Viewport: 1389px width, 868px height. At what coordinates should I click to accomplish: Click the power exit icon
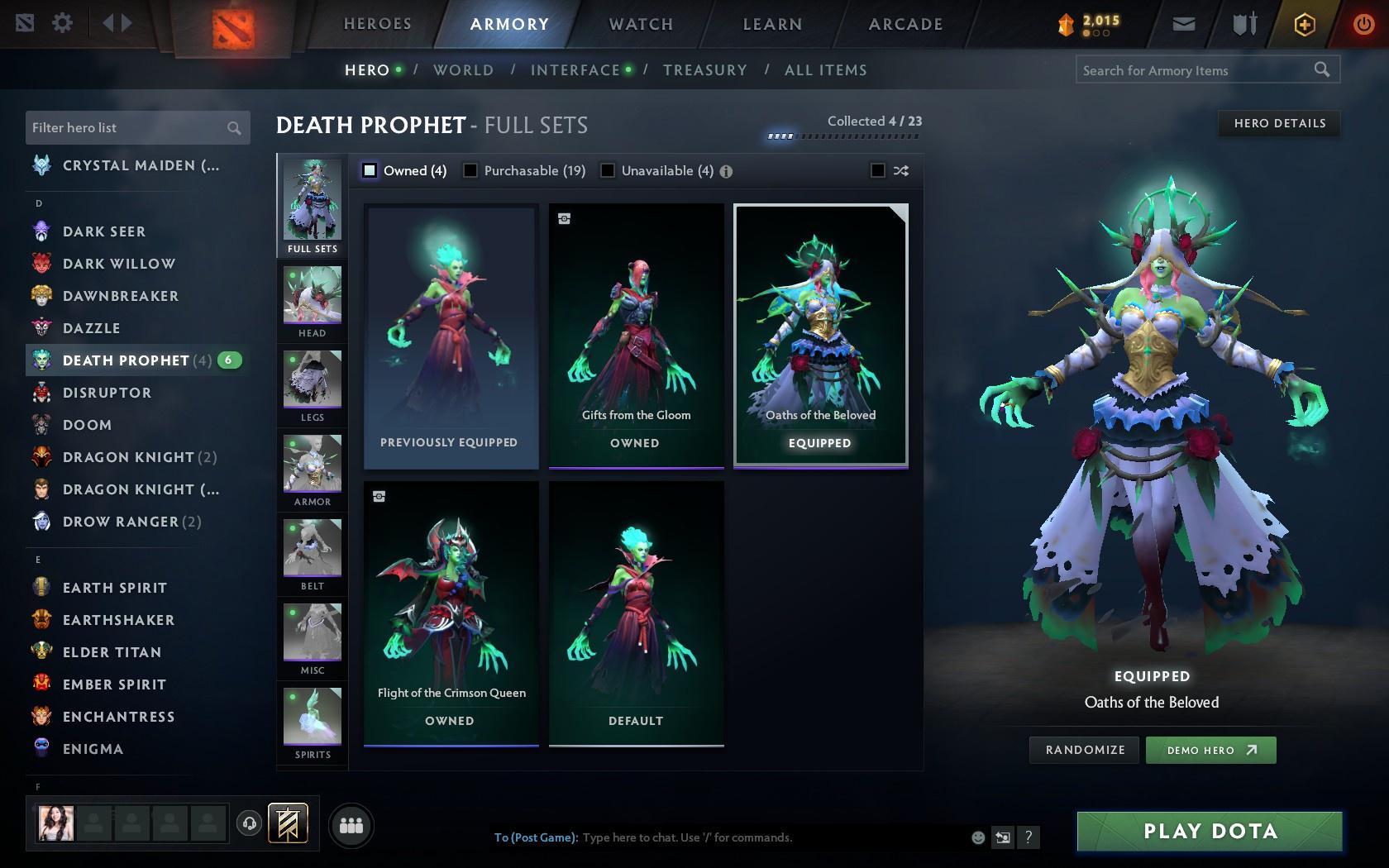click(1364, 24)
